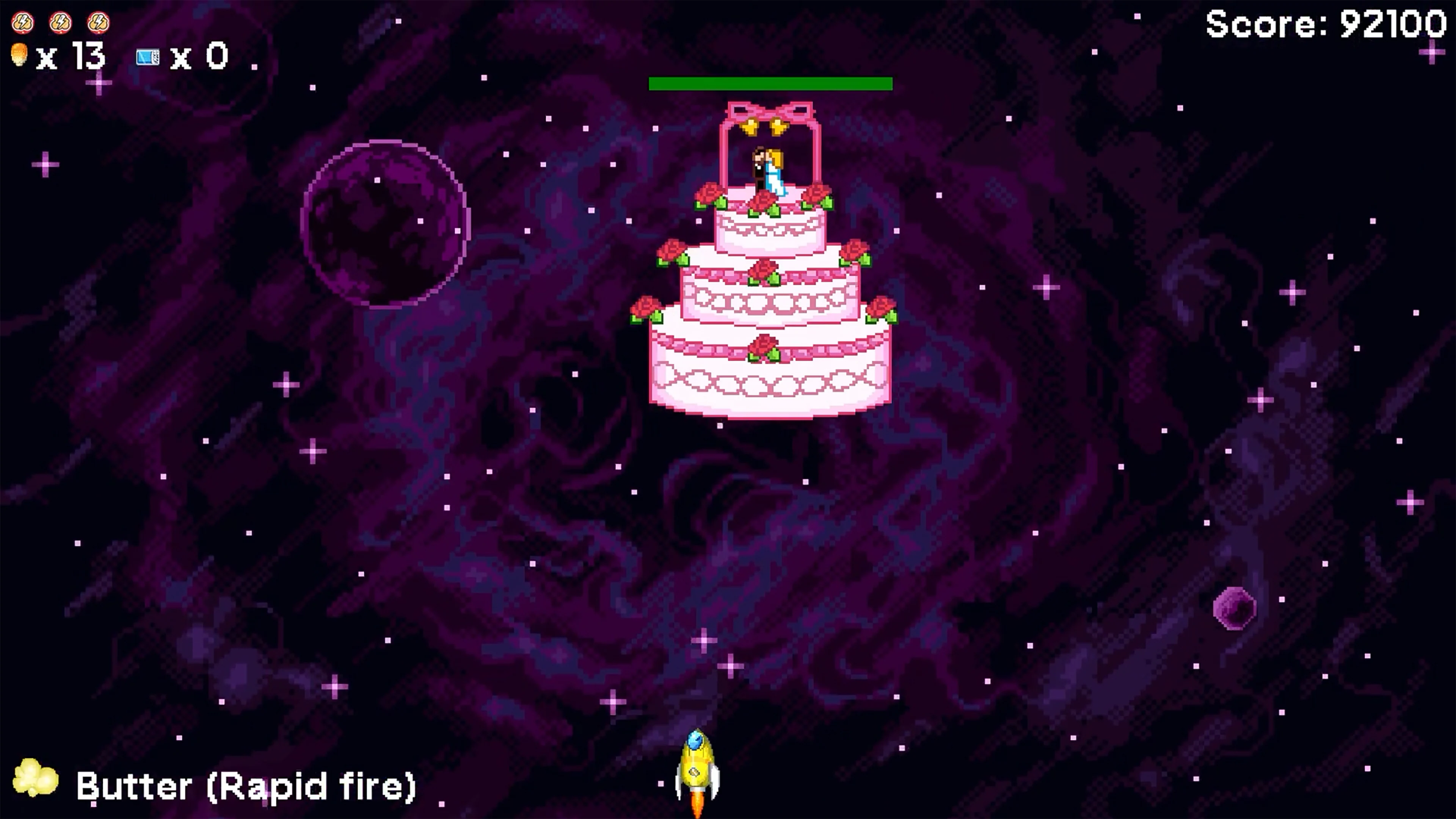Click the second lightning popcorn life icon

(x=61, y=23)
